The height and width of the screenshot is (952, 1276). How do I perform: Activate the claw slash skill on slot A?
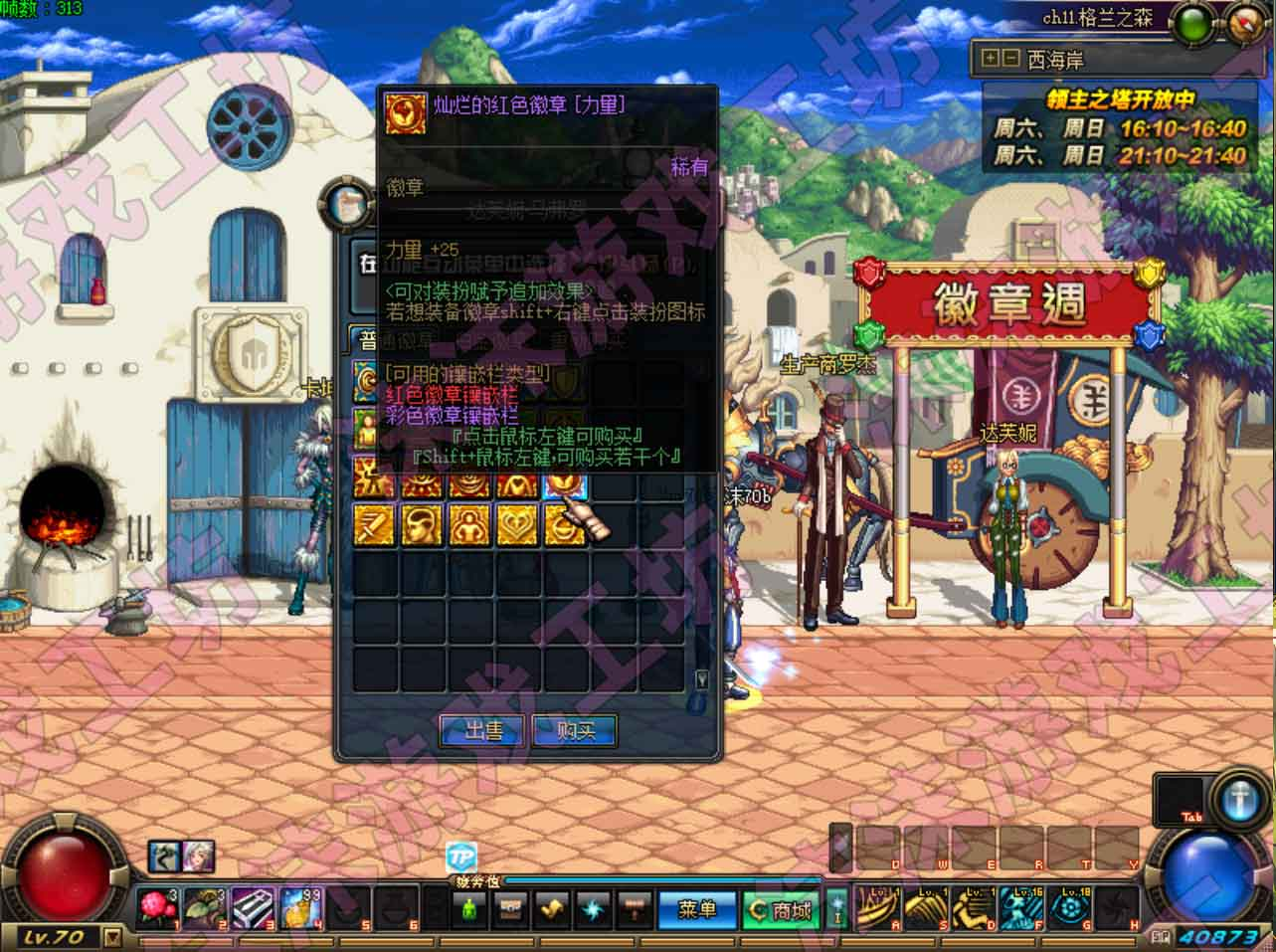[877, 907]
